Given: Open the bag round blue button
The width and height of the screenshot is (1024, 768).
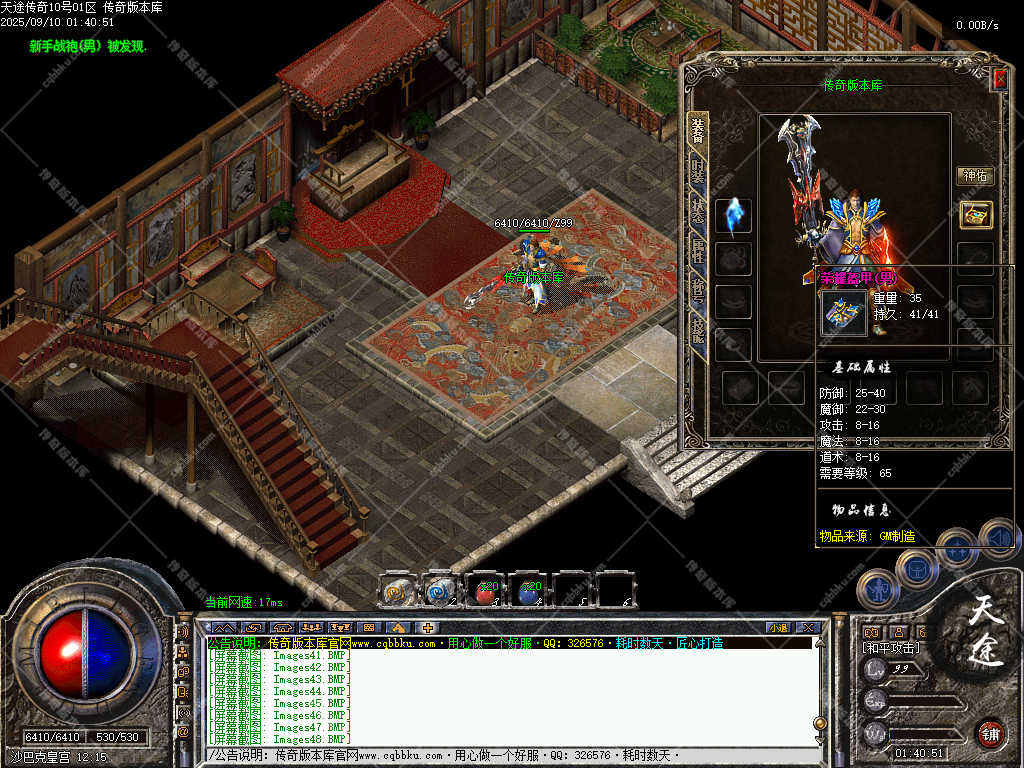Looking at the screenshot, I should pos(916,567).
